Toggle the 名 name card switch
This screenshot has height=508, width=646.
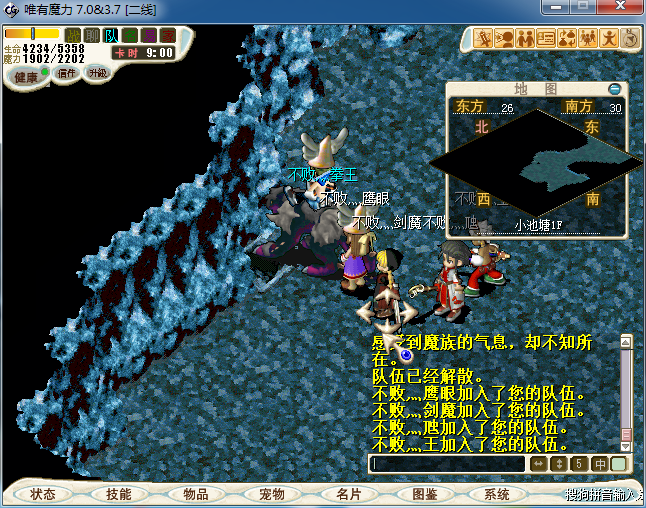[130, 36]
